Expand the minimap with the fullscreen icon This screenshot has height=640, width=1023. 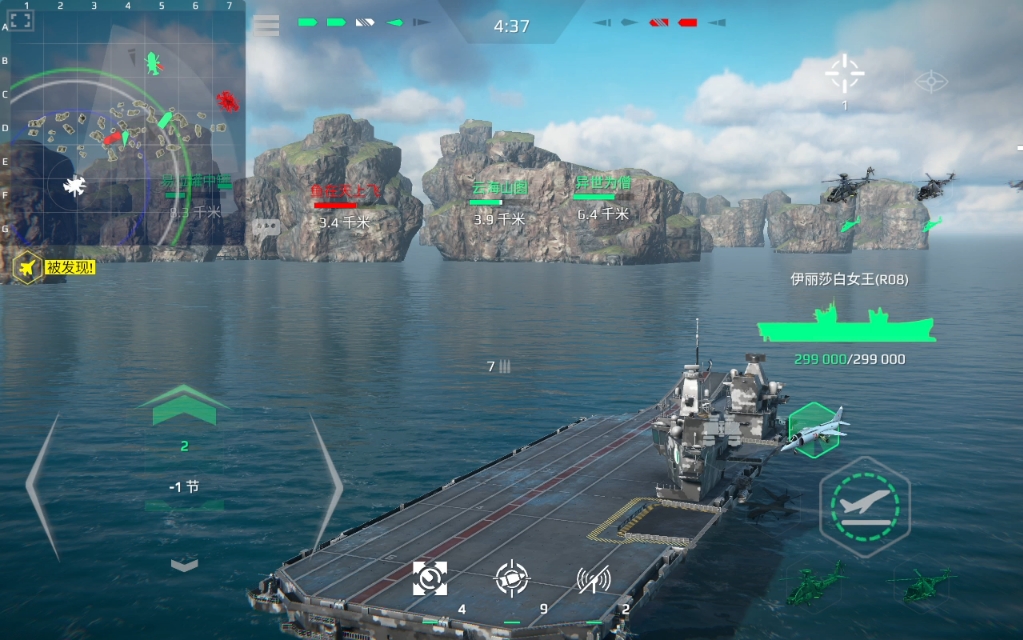21,21
